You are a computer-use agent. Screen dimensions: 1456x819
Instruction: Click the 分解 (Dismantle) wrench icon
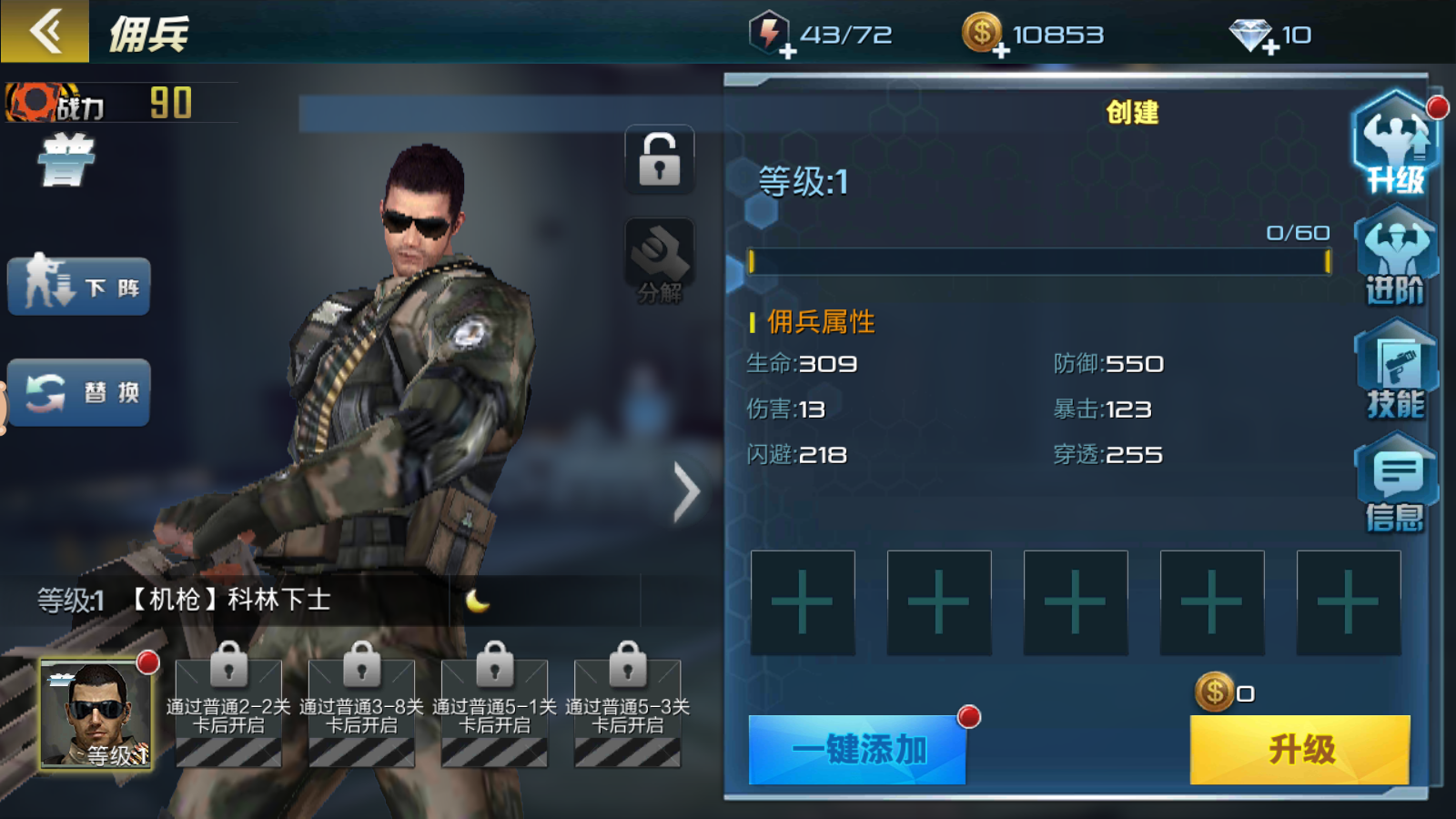click(x=657, y=258)
